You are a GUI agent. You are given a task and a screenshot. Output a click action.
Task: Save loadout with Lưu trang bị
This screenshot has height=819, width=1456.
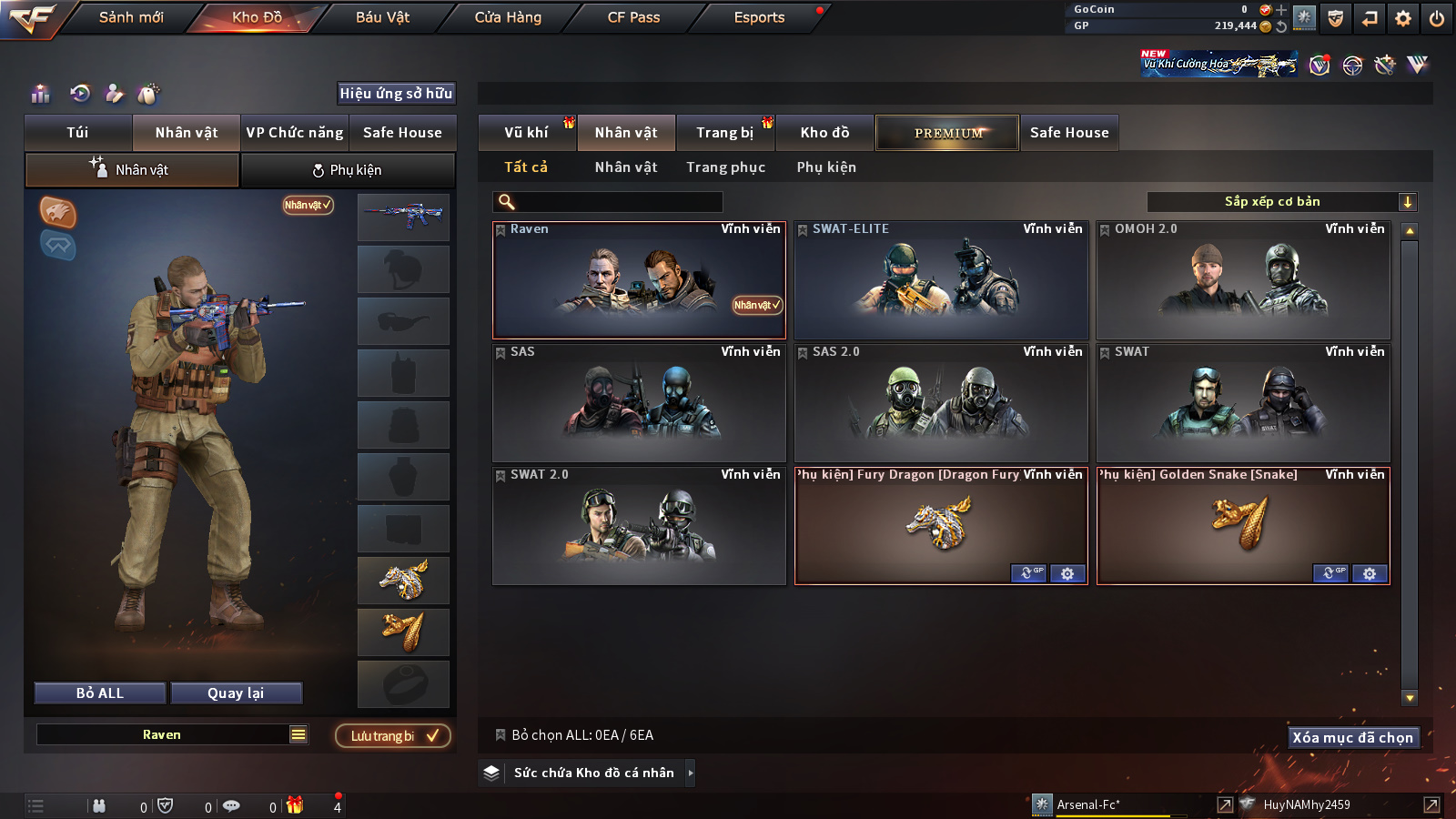[393, 736]
